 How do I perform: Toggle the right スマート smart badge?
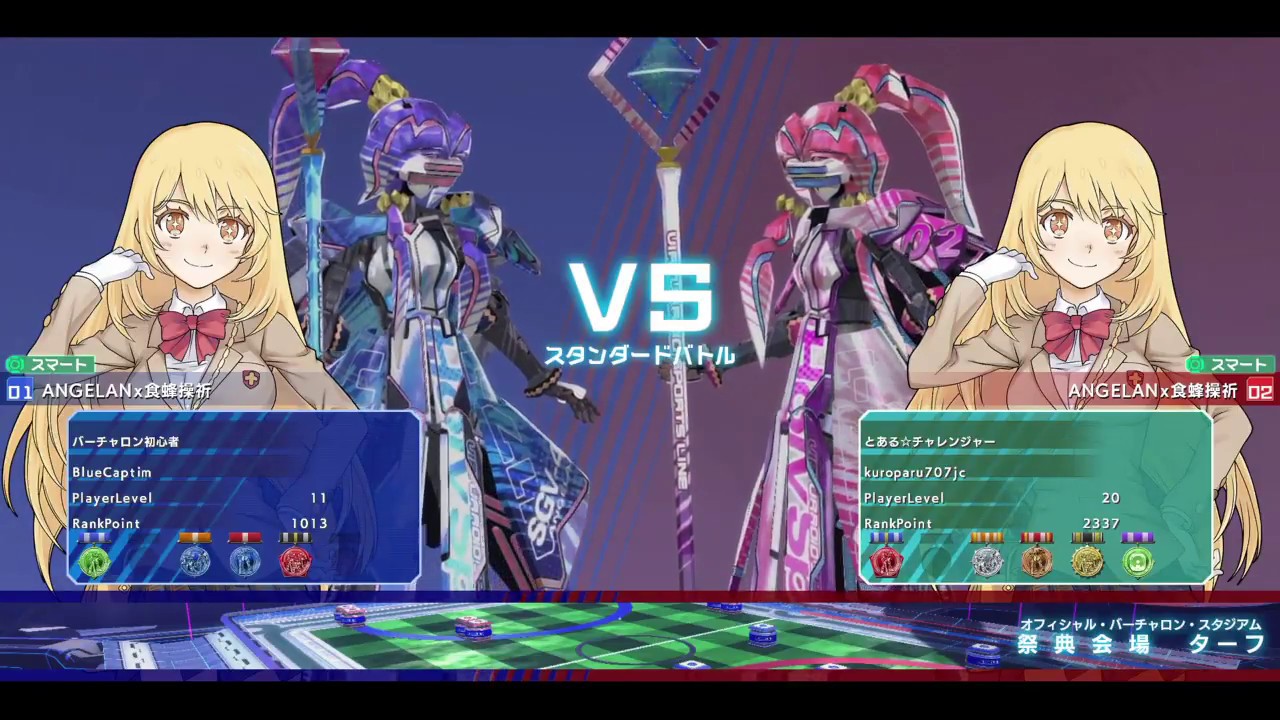coord(1228,365)
